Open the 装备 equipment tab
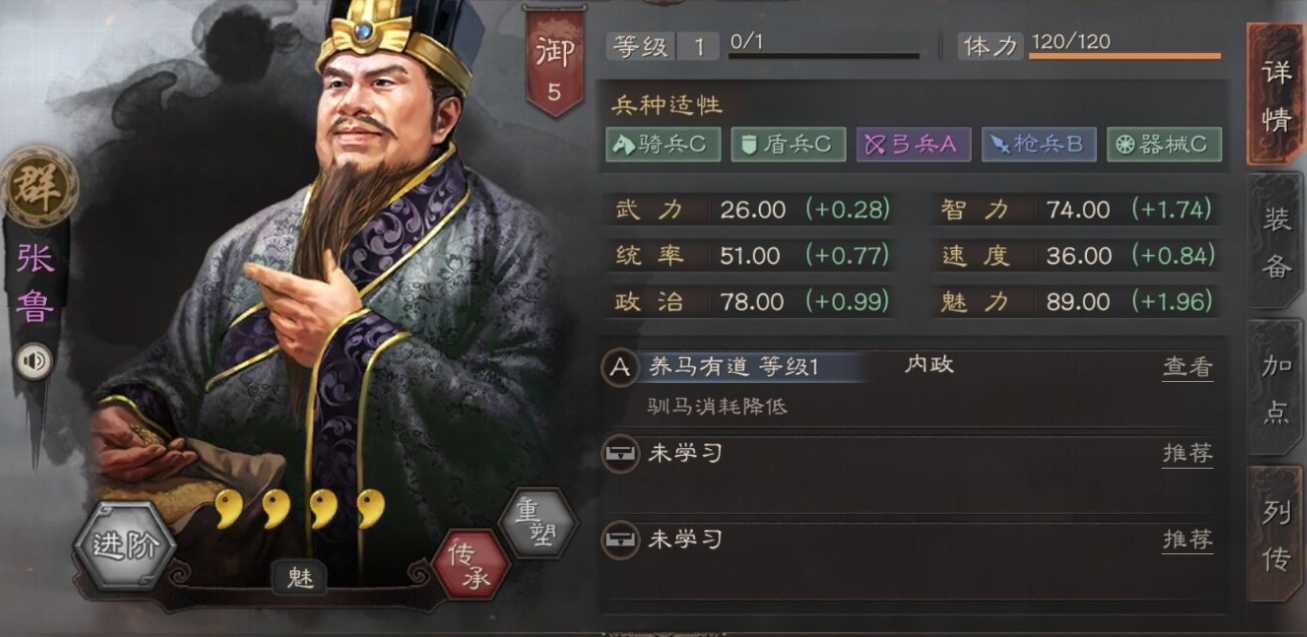Image resolution: width=1307 pixels, height=637 pixels. click(1275, 243)
